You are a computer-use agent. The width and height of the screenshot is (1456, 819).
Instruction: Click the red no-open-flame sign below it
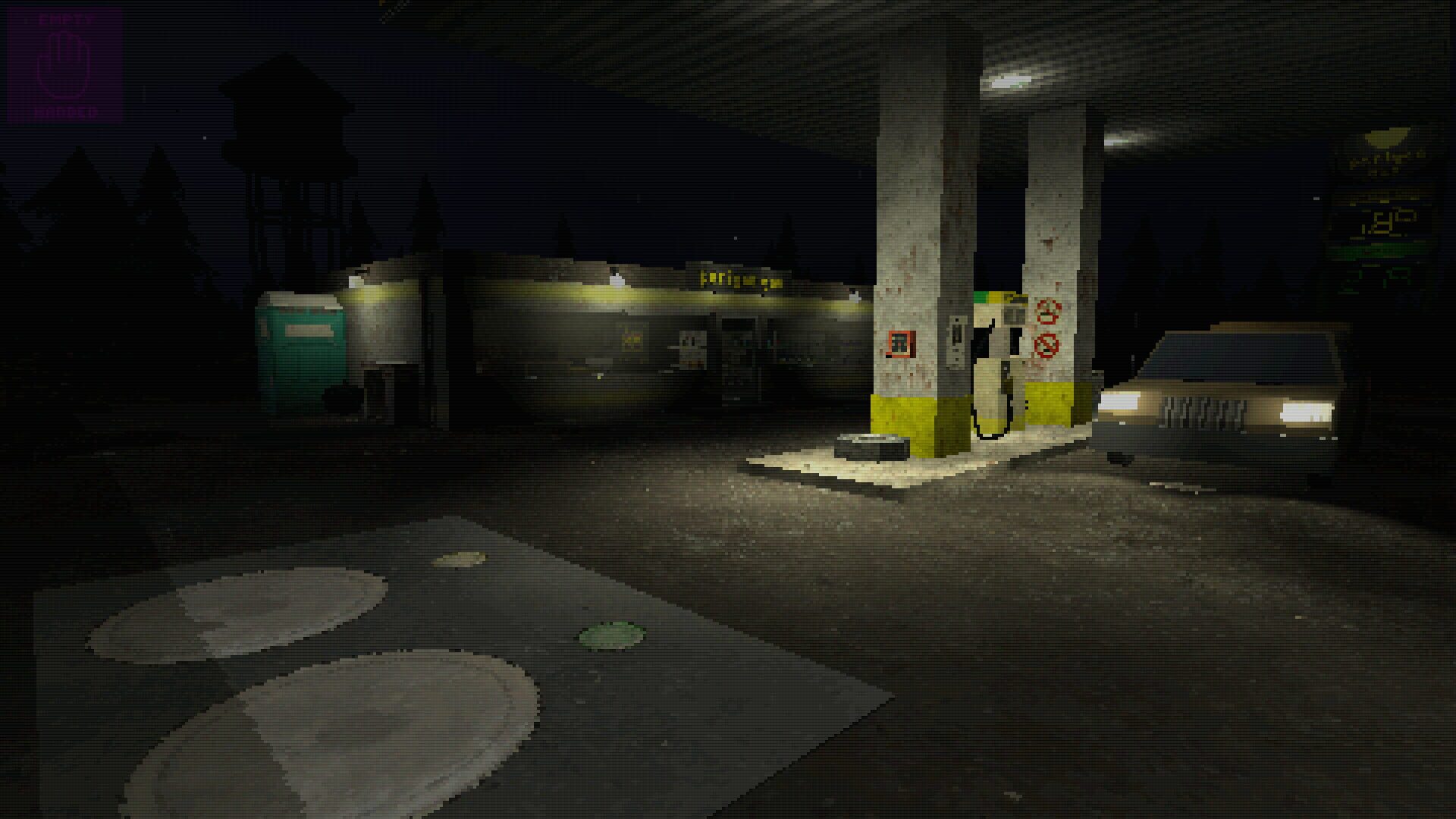point(1046,346)
